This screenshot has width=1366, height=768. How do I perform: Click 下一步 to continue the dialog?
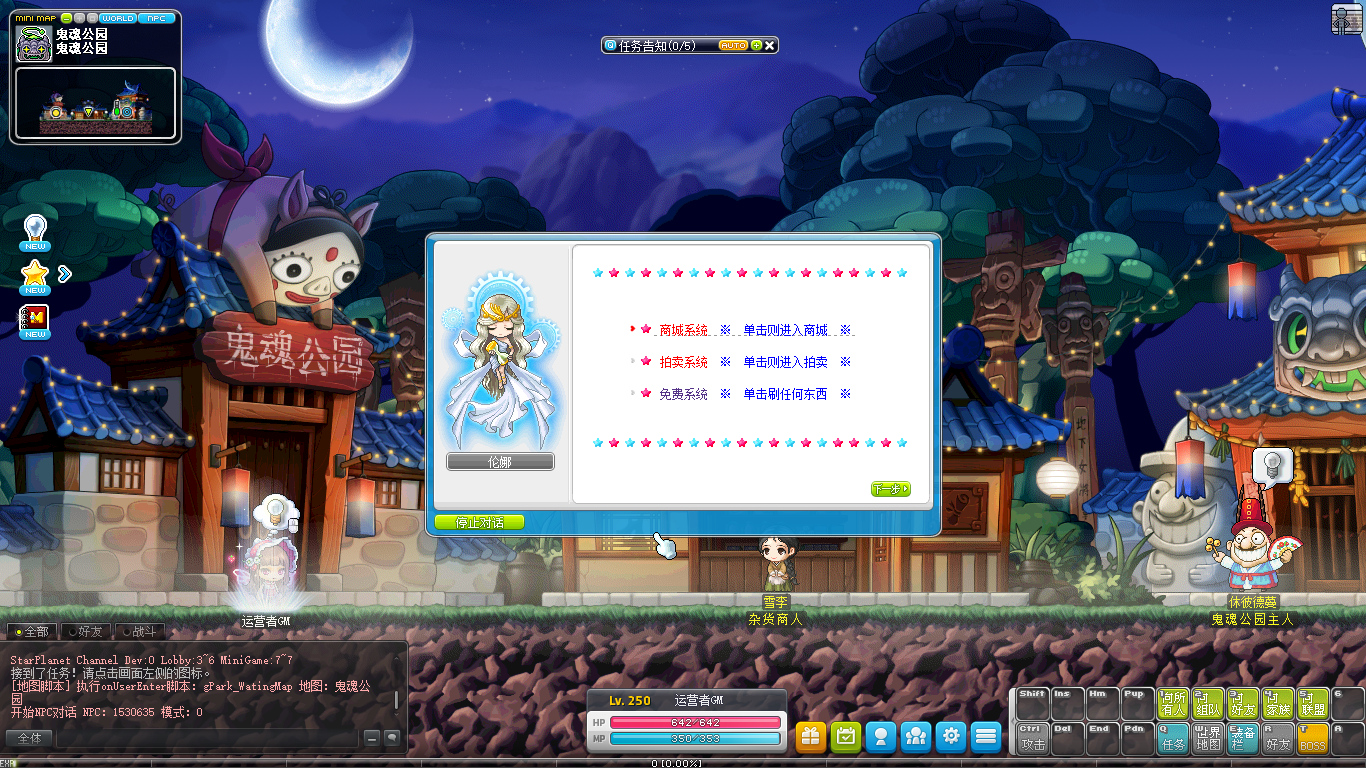pos(889,489)
